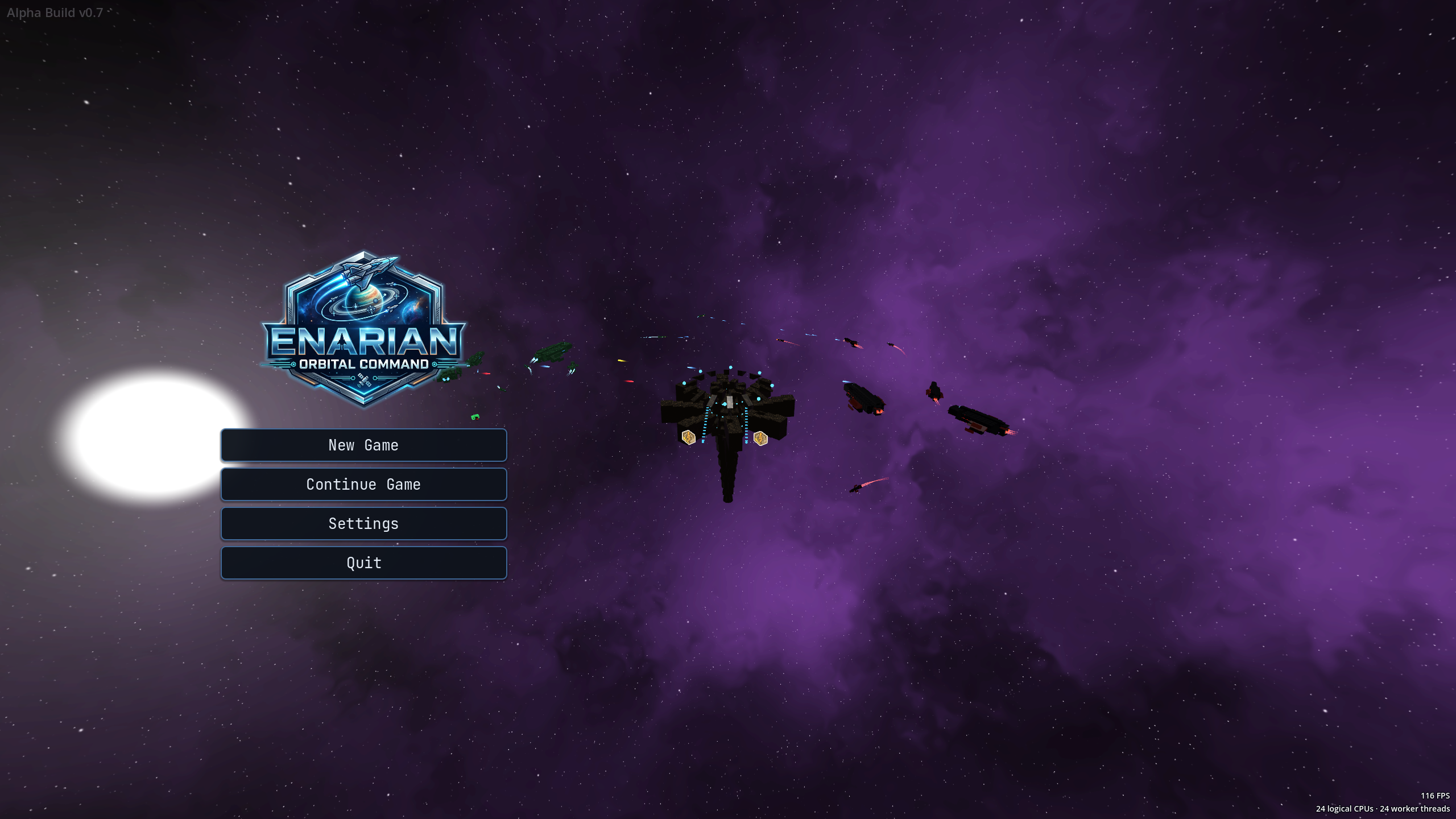The height and width of the screenshot is (819, 1456).
Task: Start a New Game
Action: (x=363, y=445)
